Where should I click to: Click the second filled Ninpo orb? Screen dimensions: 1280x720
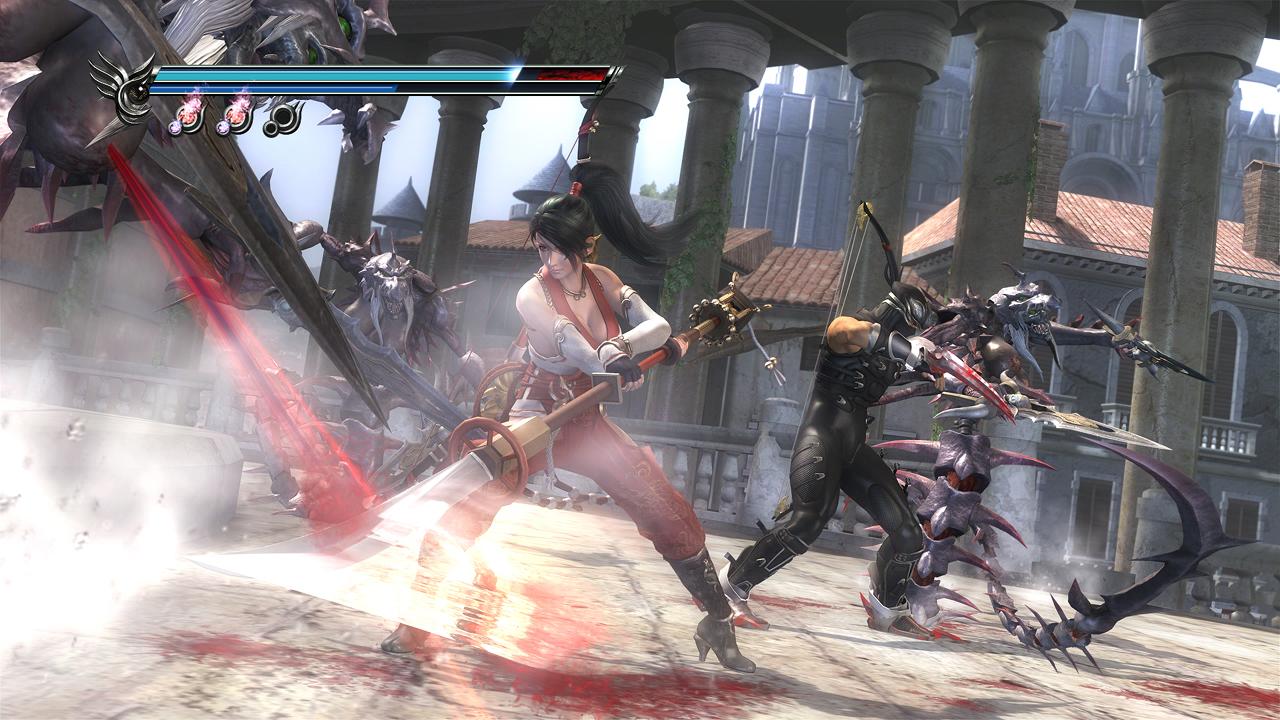click(x=237, y=116)
